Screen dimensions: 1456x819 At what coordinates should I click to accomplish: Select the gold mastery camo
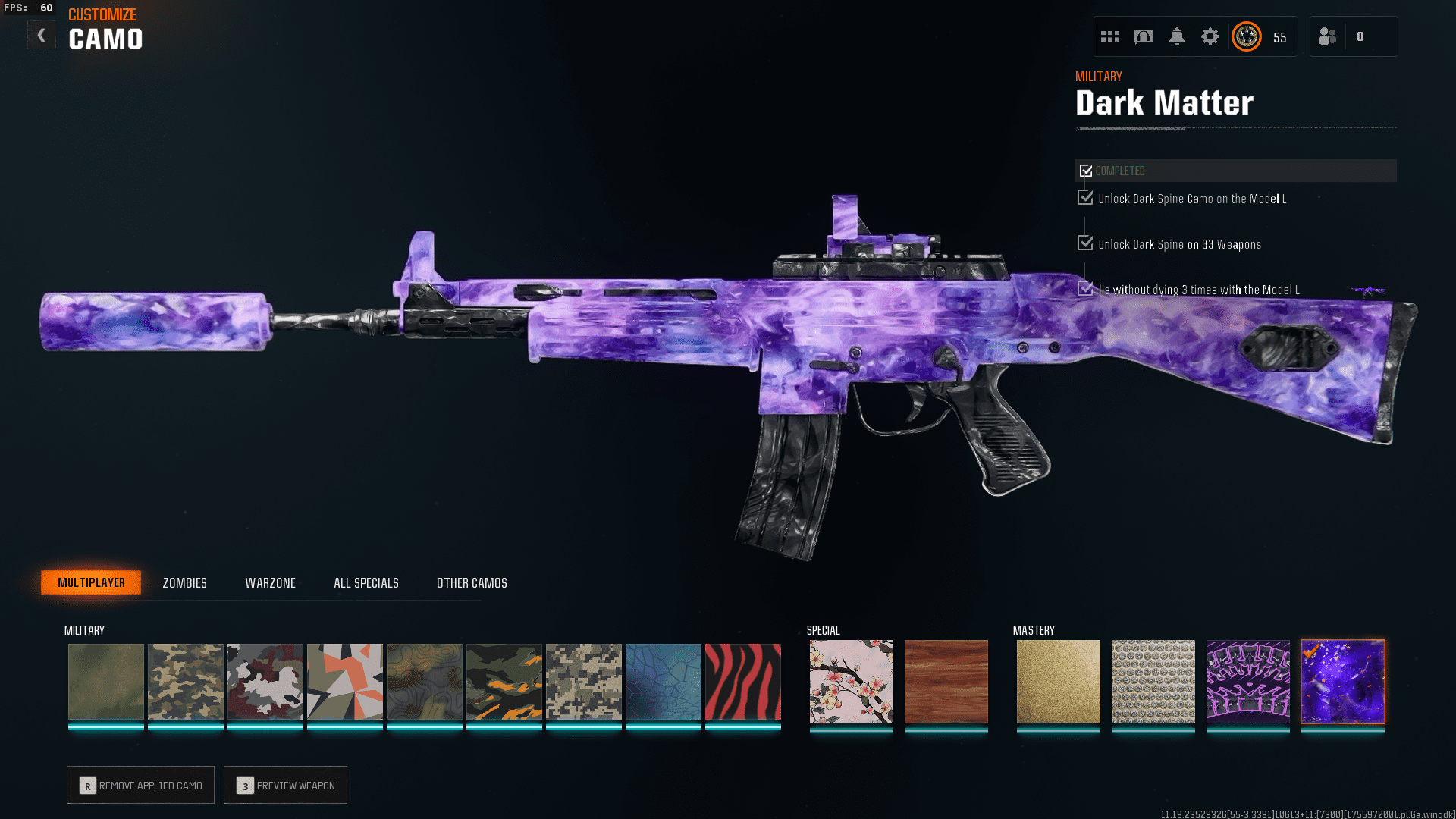pos(1058,681)
